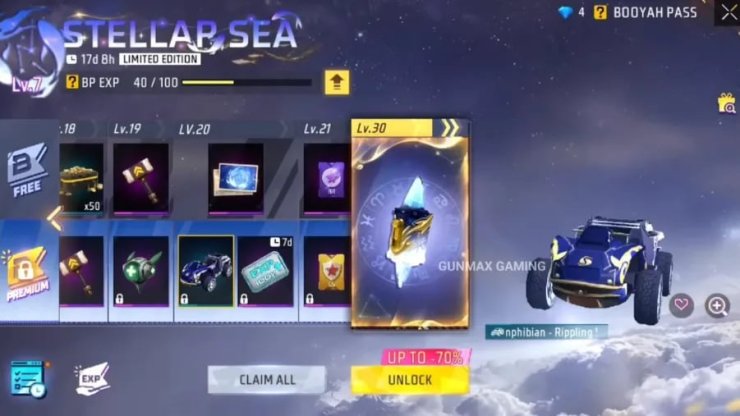
Task: Favorite the vehicle with the heart button
Action: [x=682, y=306]
